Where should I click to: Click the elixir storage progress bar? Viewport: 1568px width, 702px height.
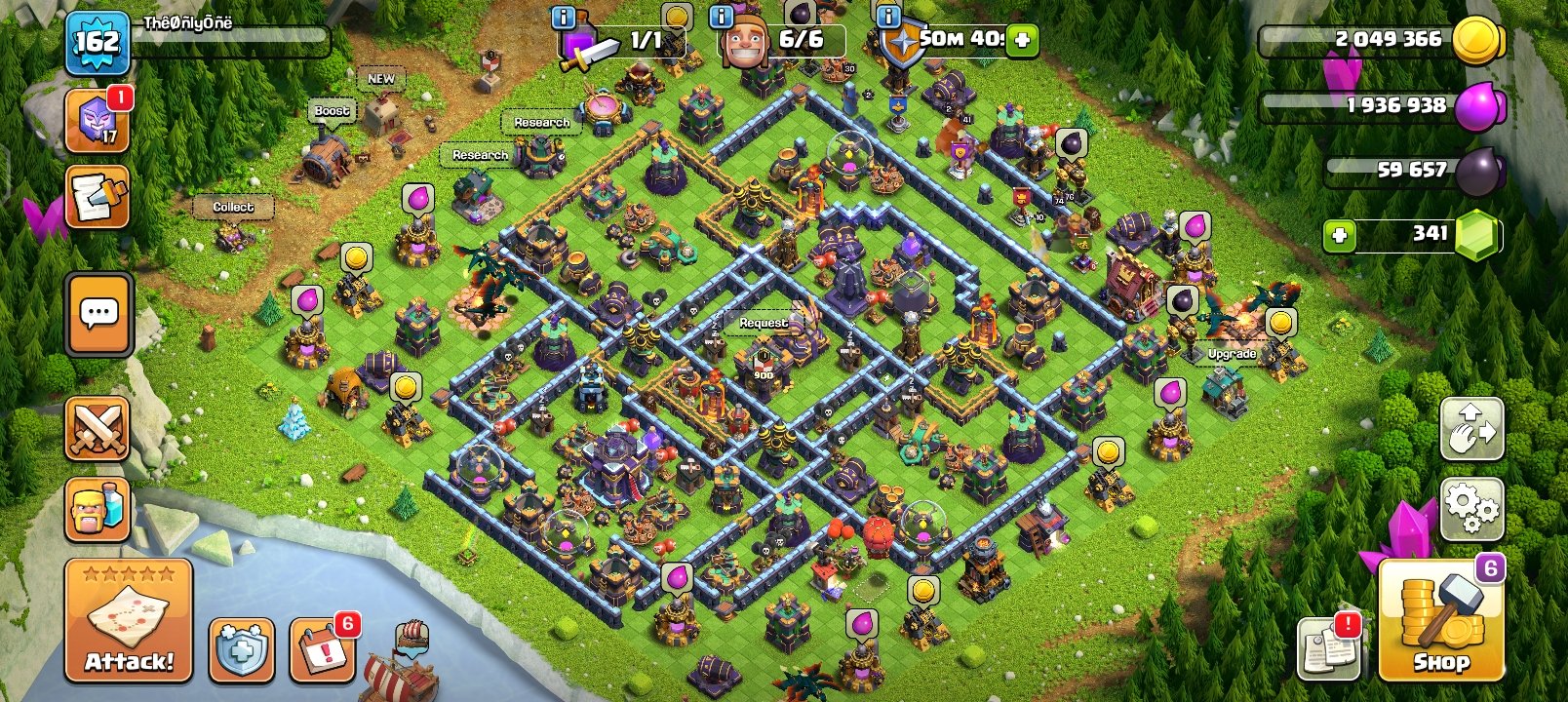[1385, 106]
